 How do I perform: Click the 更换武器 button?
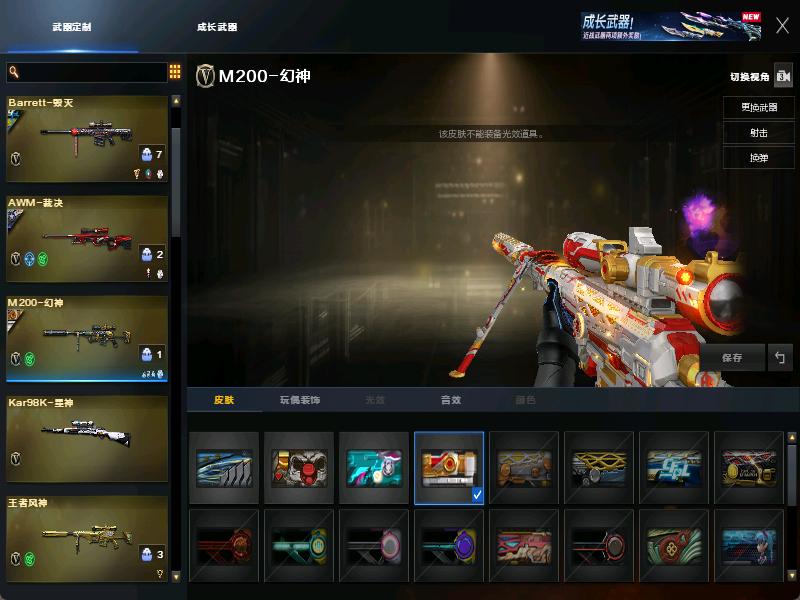tap(758, 107)
